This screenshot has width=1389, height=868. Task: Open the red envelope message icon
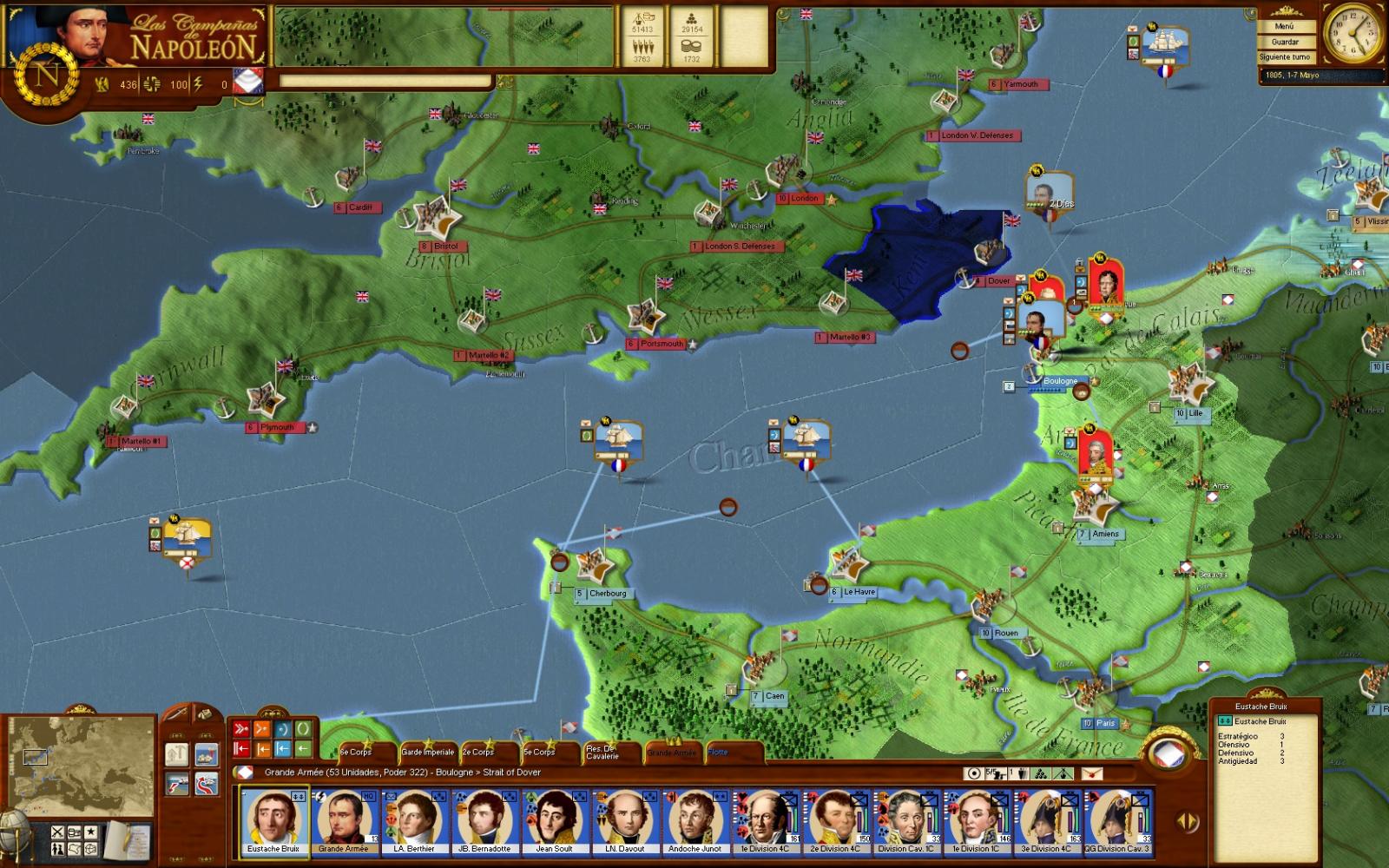coord(1092,773)
